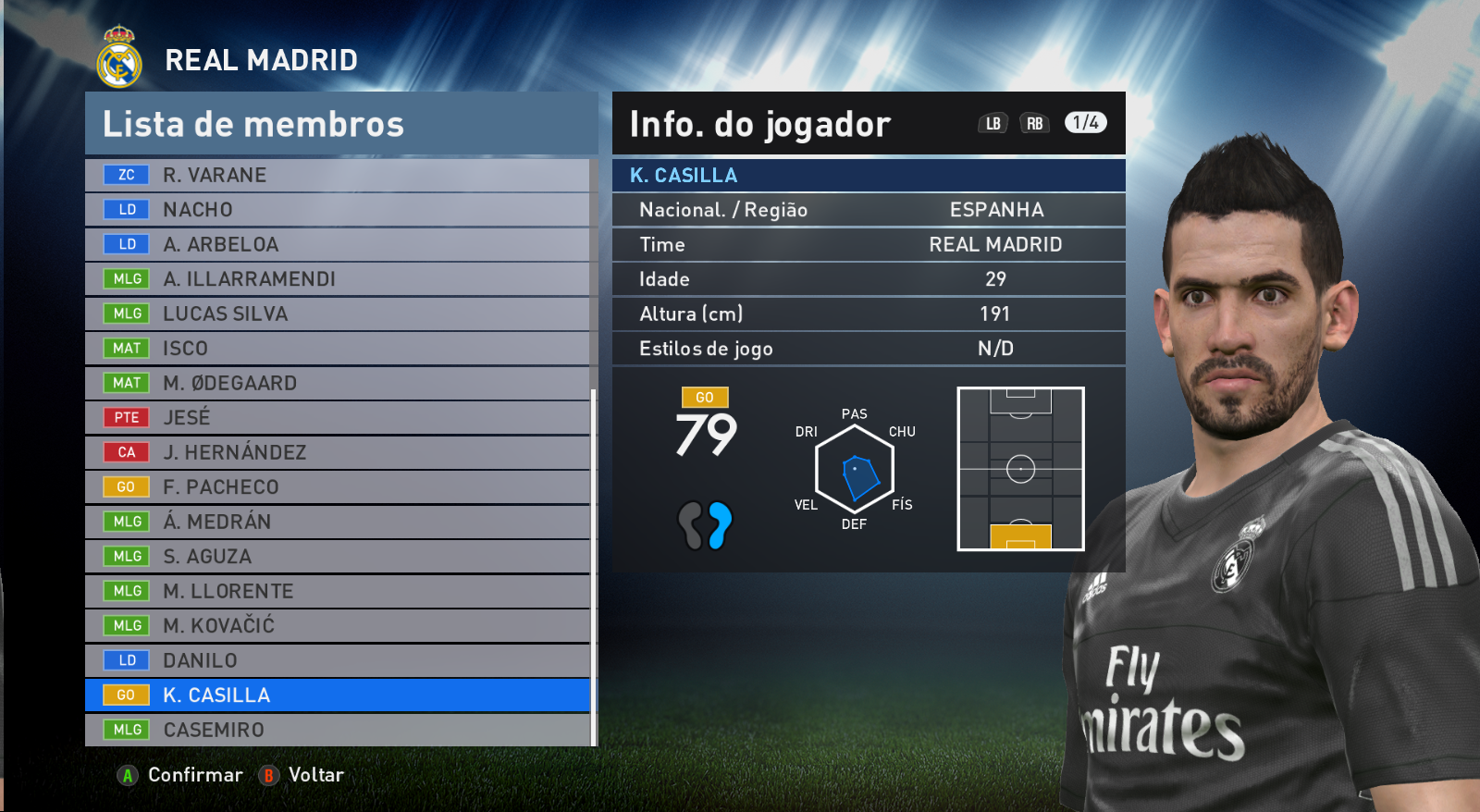Screen dimensions: 1480x812
Task: Pick Jesé from the squad list
Action: [x=338, y=418]
